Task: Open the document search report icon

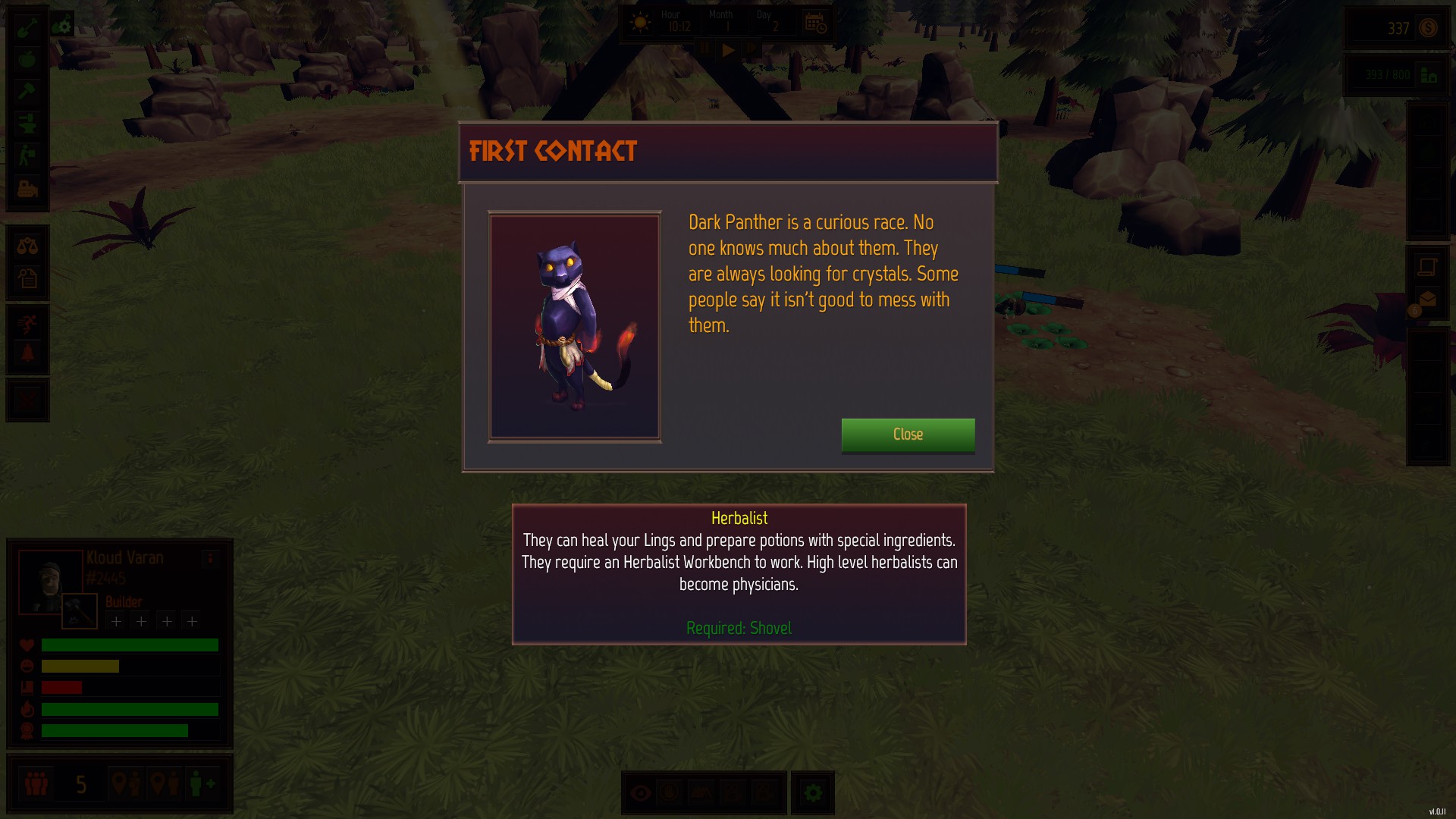Action: pos(27,278)
